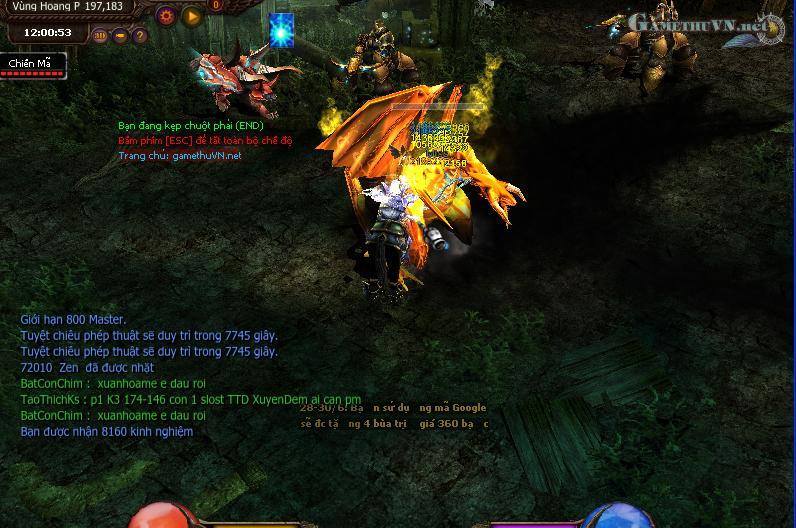
Task: Click the orange play arrow button
Action: (x=192, y=16)
